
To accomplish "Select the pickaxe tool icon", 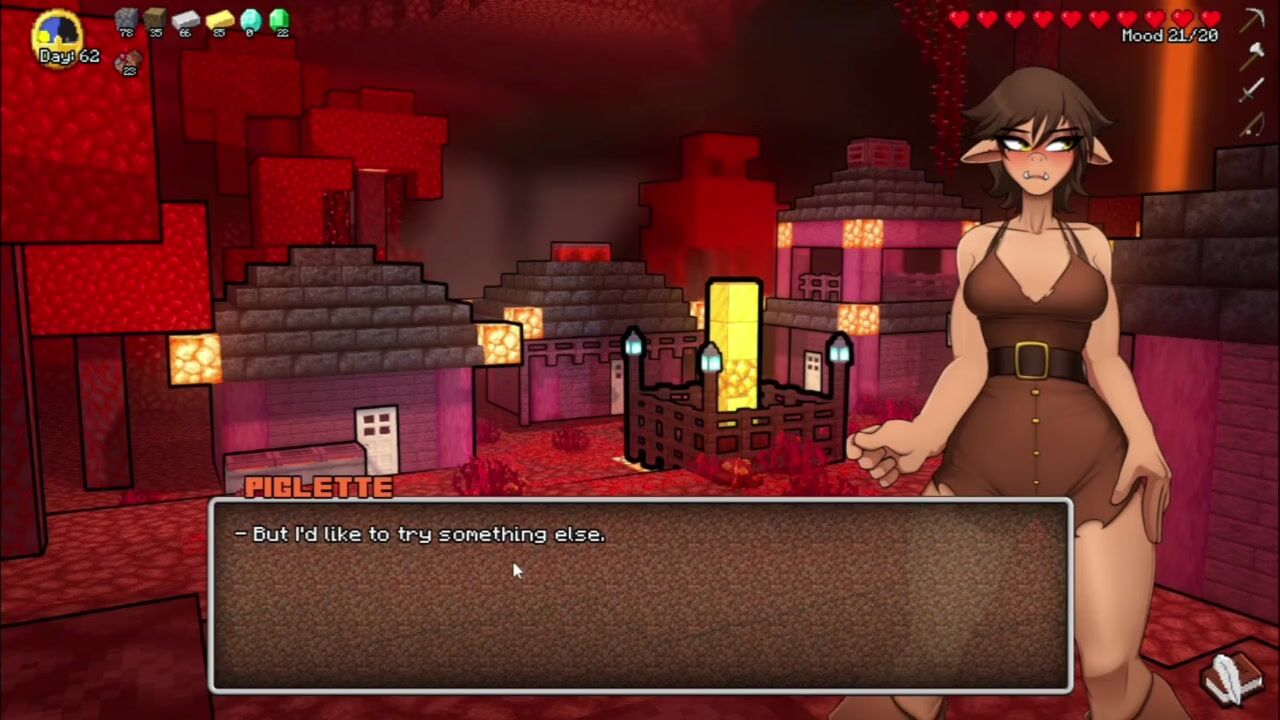I will click(1253, 20).
